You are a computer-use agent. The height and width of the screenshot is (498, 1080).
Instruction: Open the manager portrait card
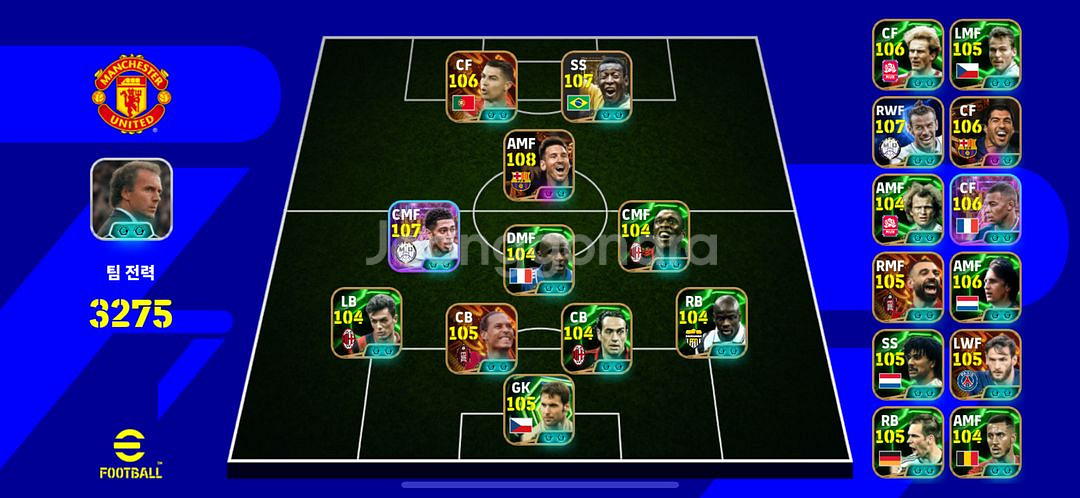click(x=132, y=200)
